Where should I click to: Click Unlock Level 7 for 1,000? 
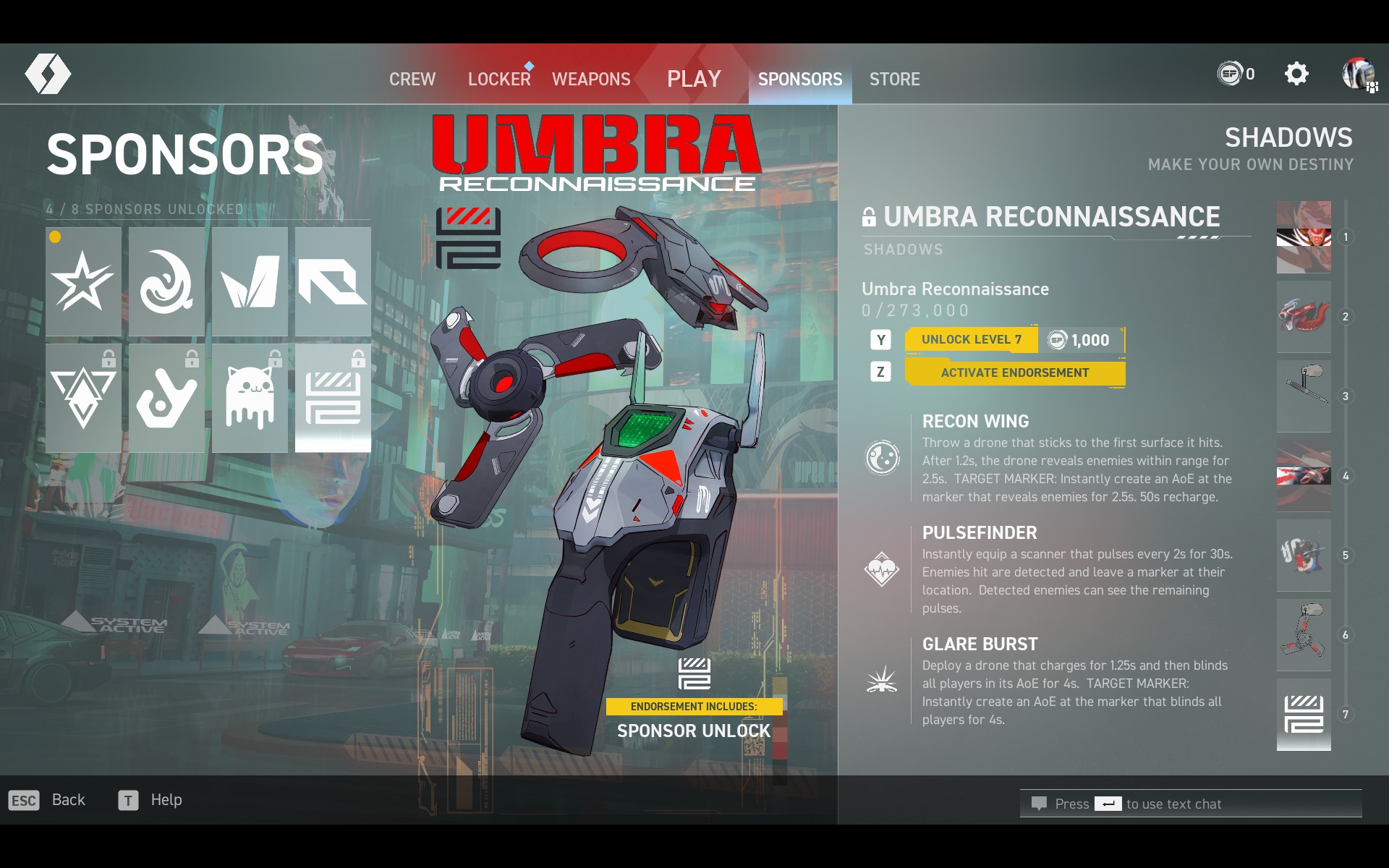[x=1014, y=340]
